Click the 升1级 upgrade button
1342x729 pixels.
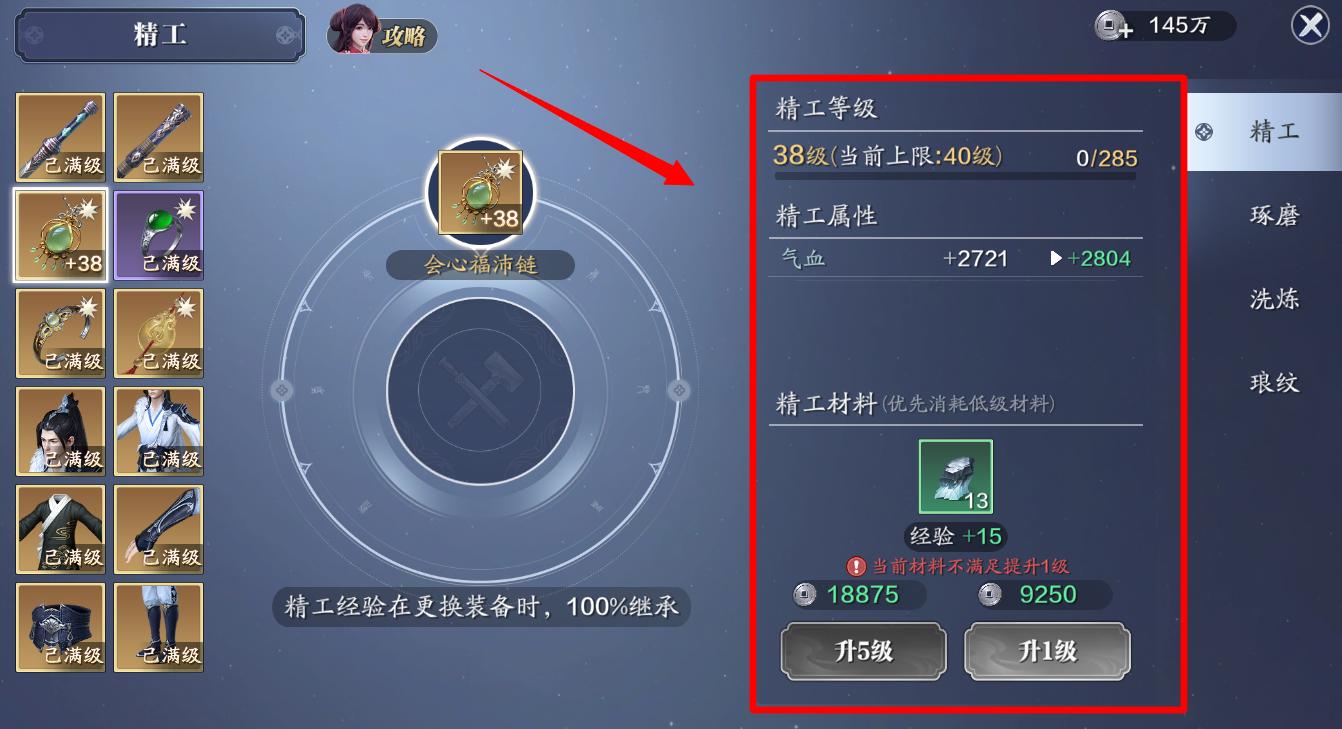(1047, 651)
